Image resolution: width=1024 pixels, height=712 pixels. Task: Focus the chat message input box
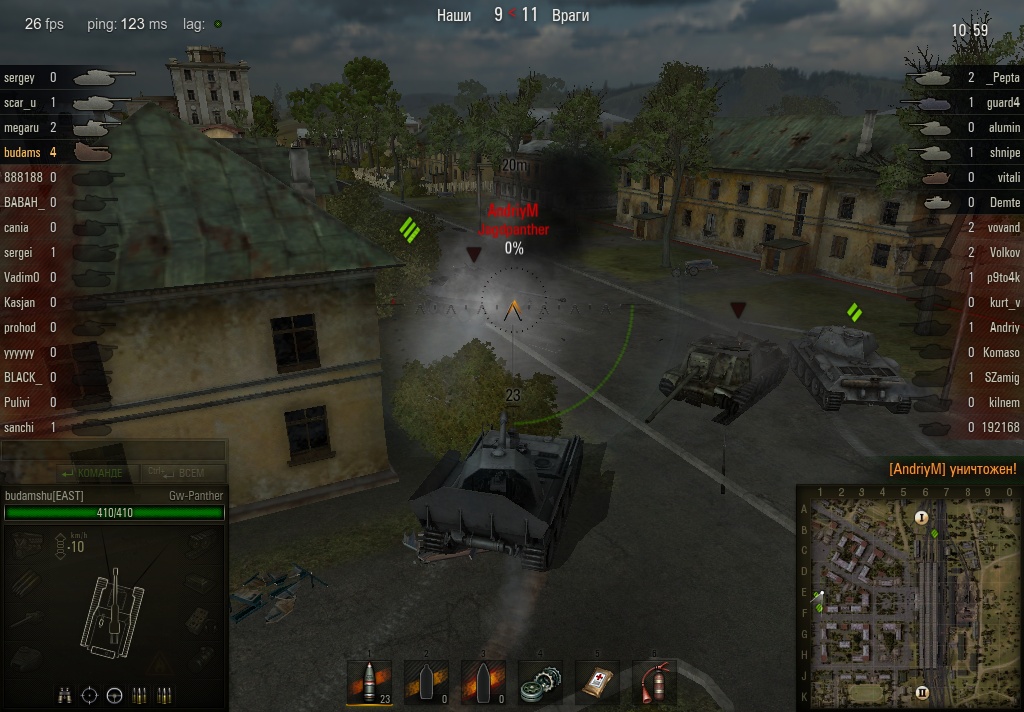point(113,452)
